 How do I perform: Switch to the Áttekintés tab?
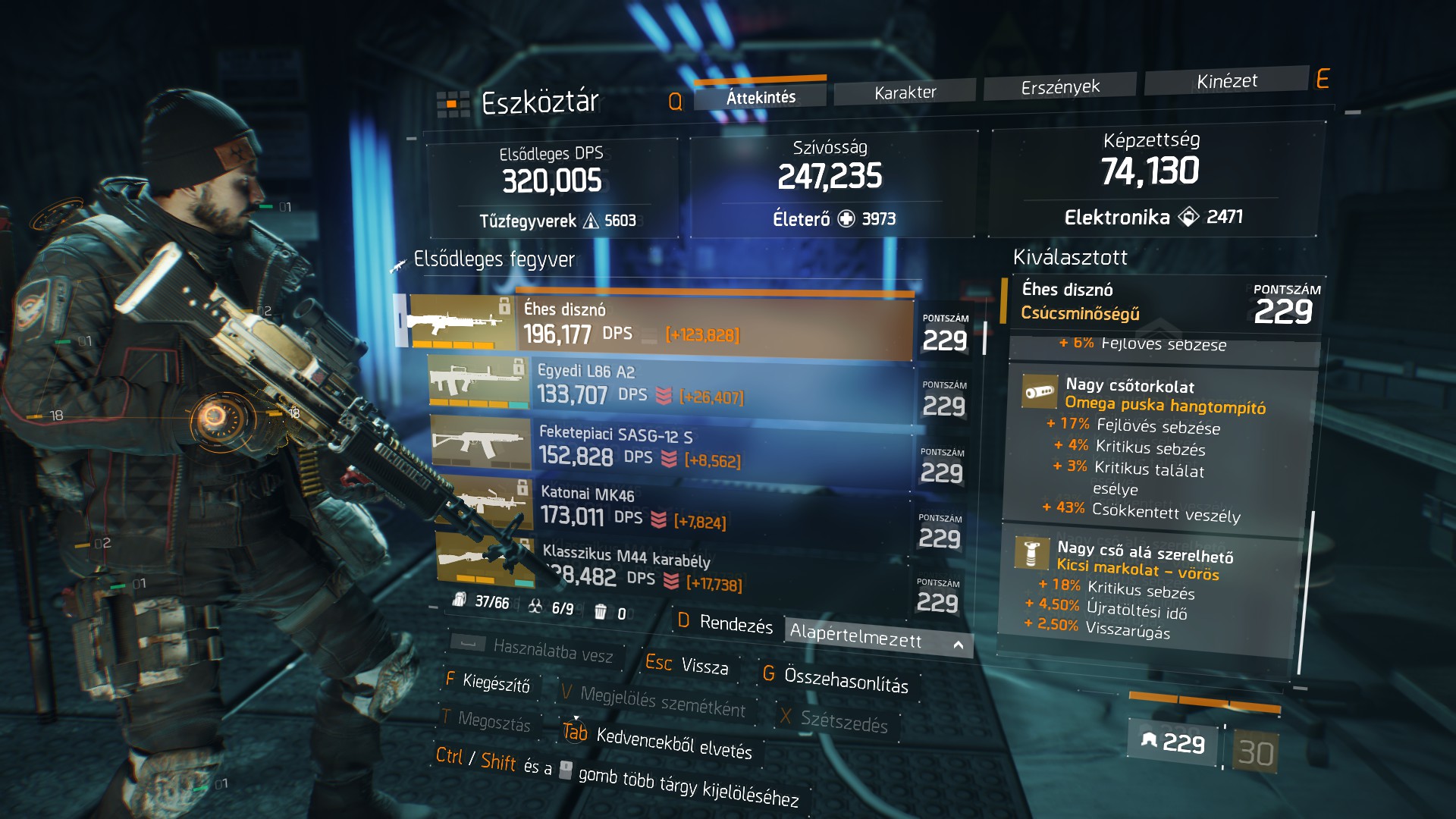pyautogui.click(x=761, y=97)
